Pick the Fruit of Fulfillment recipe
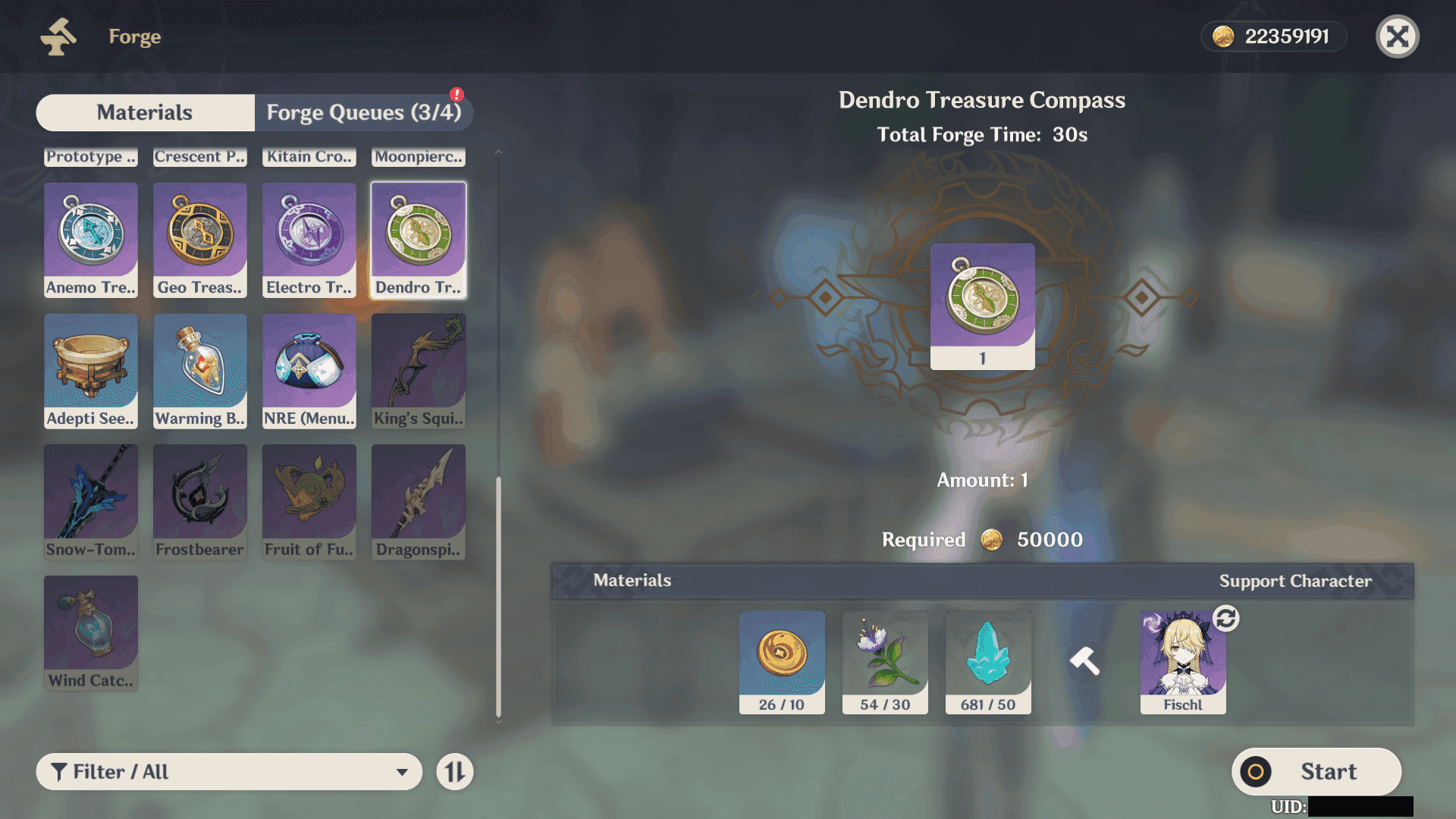 [x=309, y=502]
